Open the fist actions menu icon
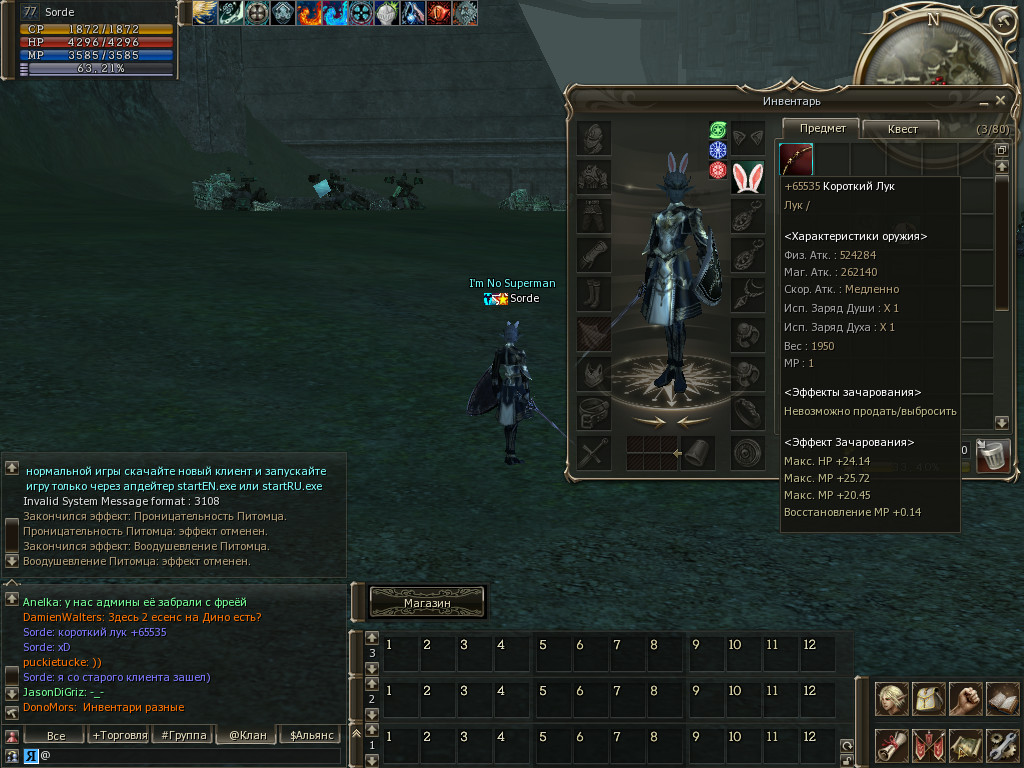This screenshot has height=768, width=1024. pyautogui.click(x=966, y=699)
